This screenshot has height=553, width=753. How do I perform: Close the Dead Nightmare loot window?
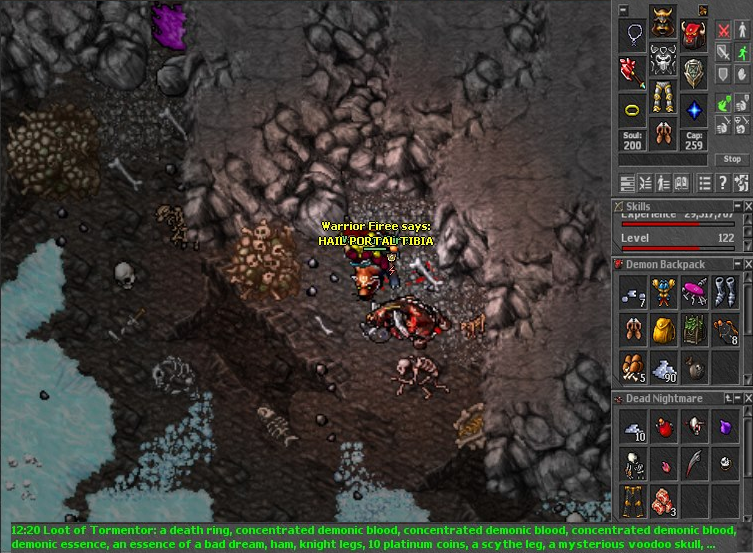point(747,399)
